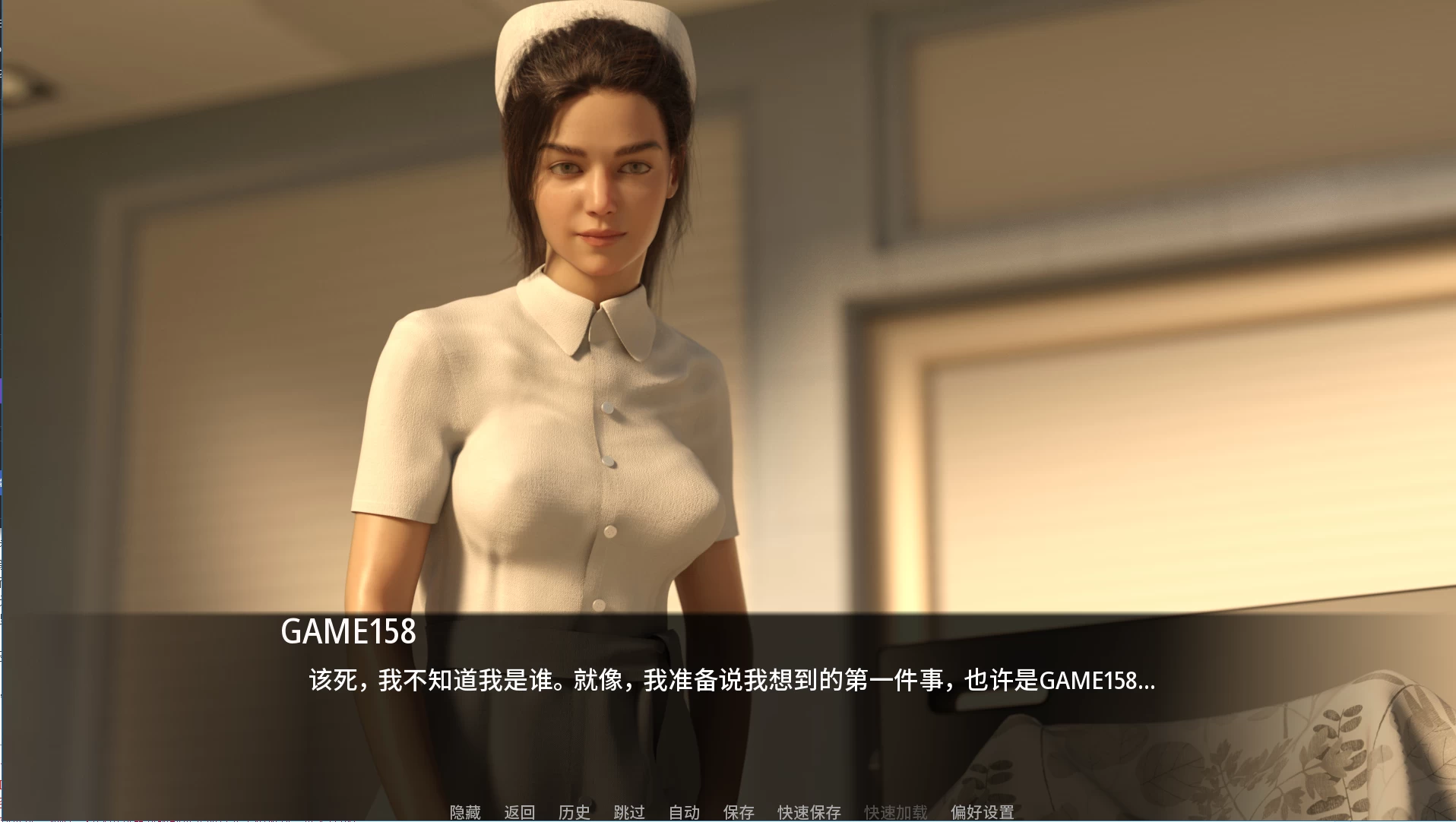Click the black strip on the left edge
The image size is (1456, 822).
point(4,410)
